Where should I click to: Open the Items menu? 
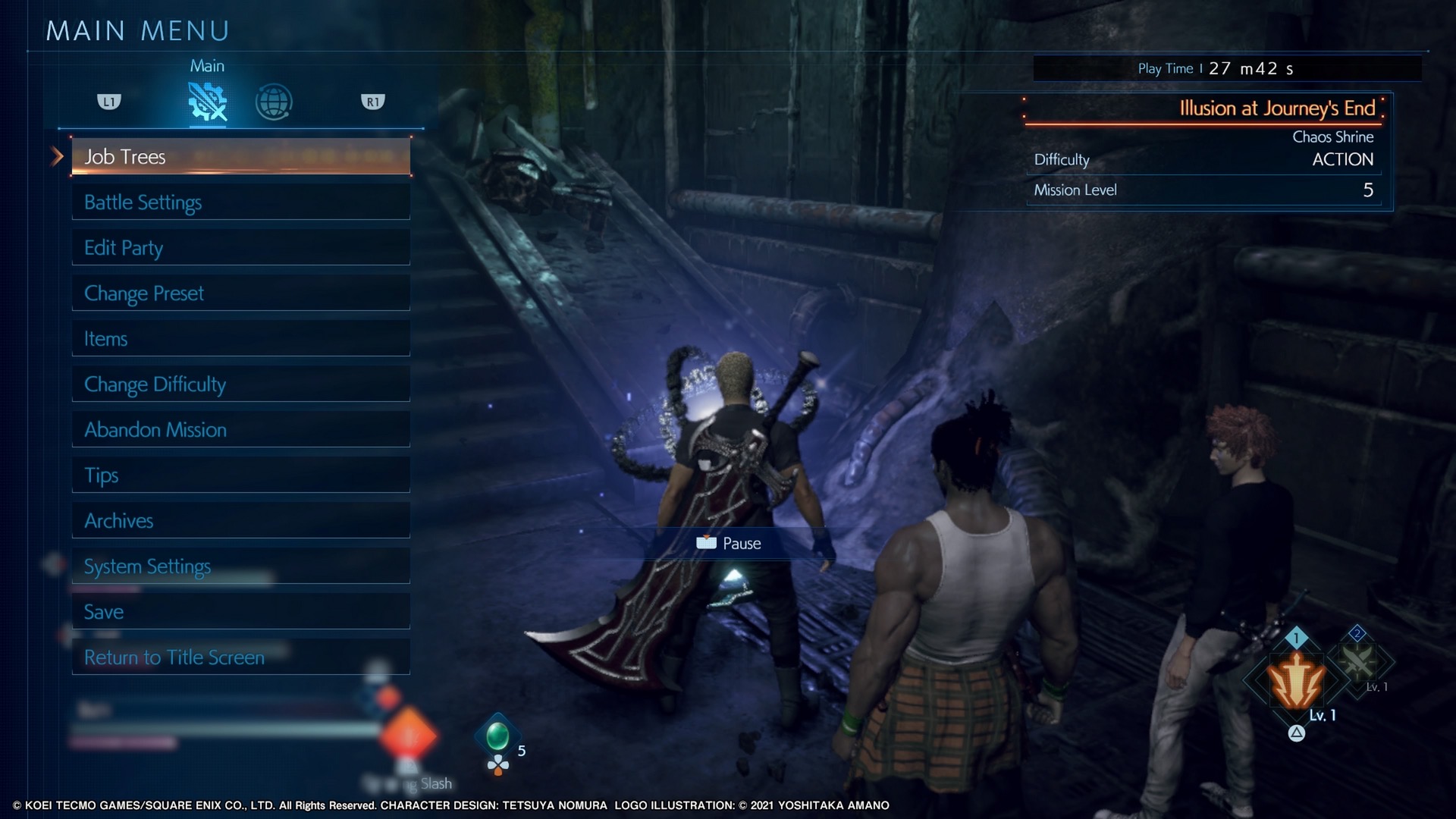coord(240,339)
